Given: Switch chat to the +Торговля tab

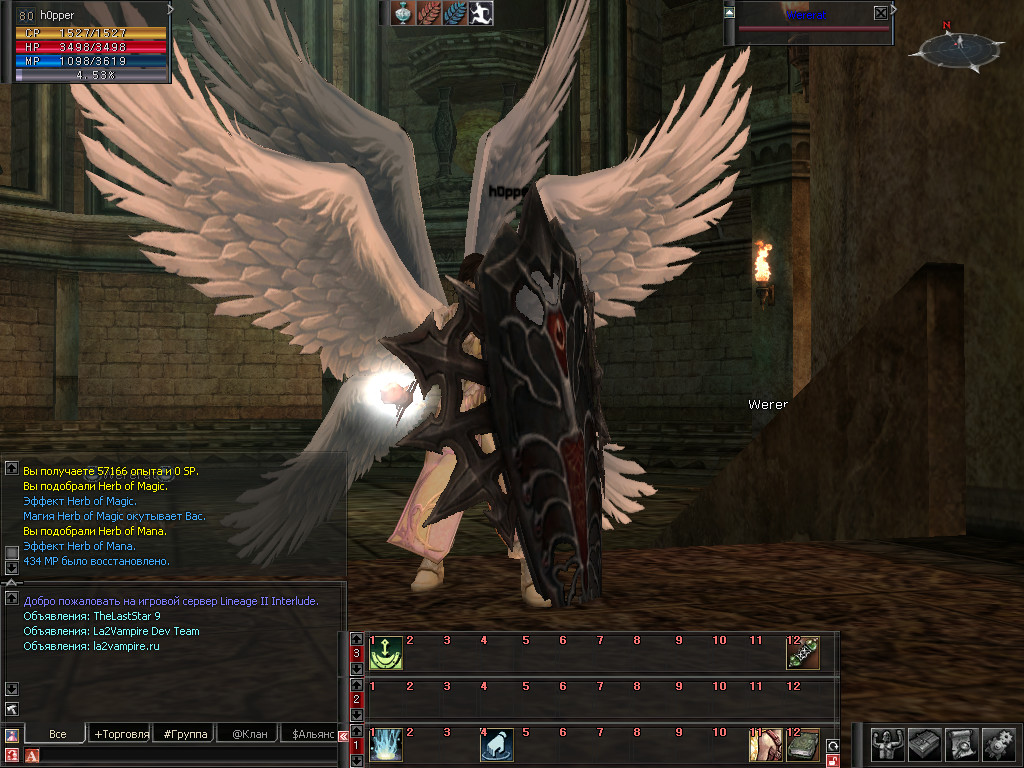Looking at the screenshot, I should [121, 734].
